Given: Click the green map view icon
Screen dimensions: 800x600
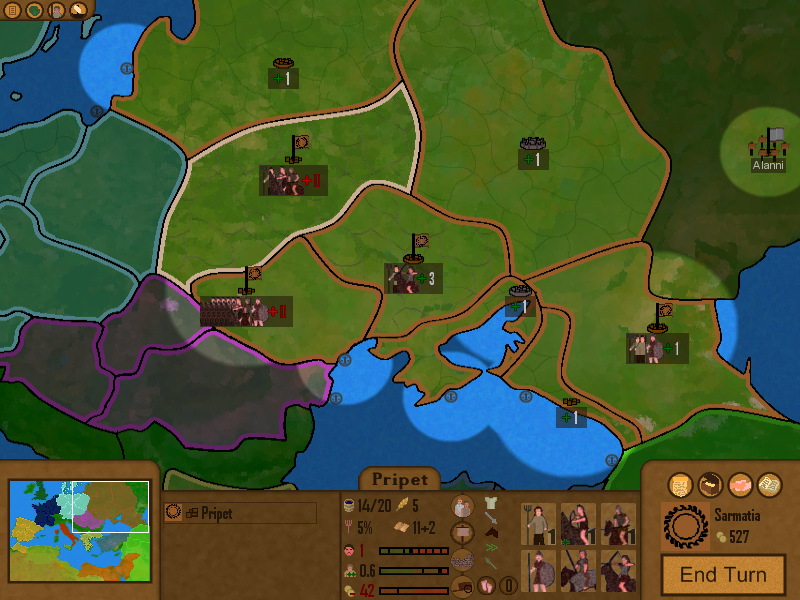Looking at the screenshot, I should (x=34, y=11).
